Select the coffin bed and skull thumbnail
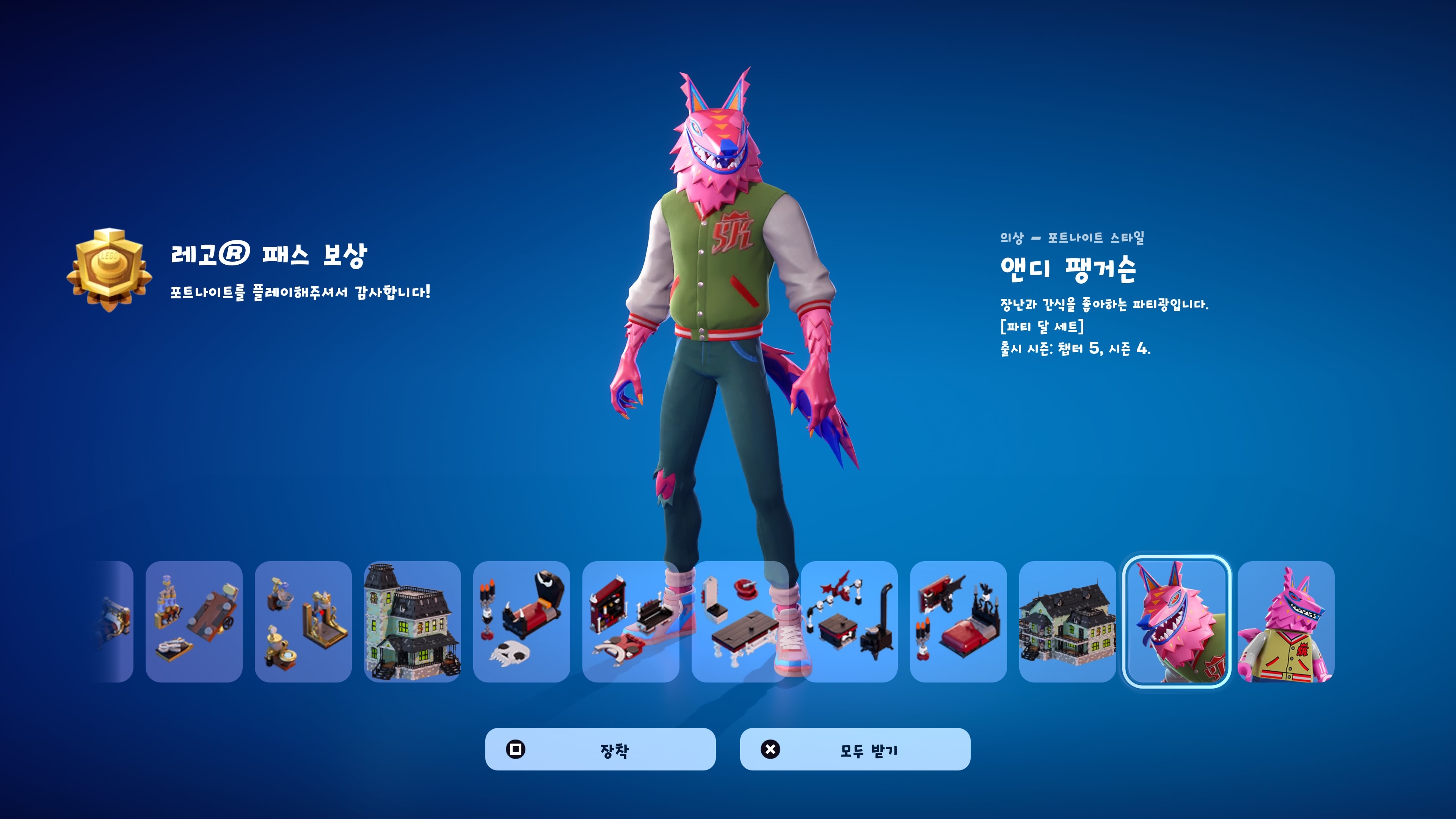The image size is (1456, 819). (x=521, y=622)
